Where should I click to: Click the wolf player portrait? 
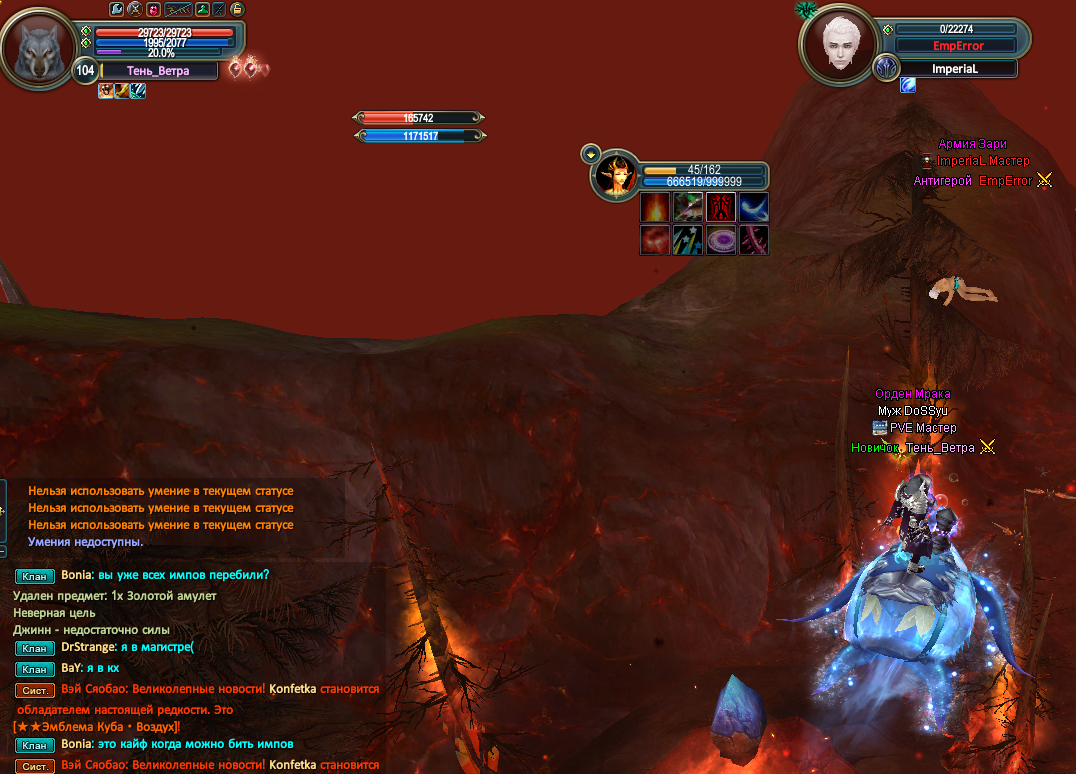click(38, 48)
